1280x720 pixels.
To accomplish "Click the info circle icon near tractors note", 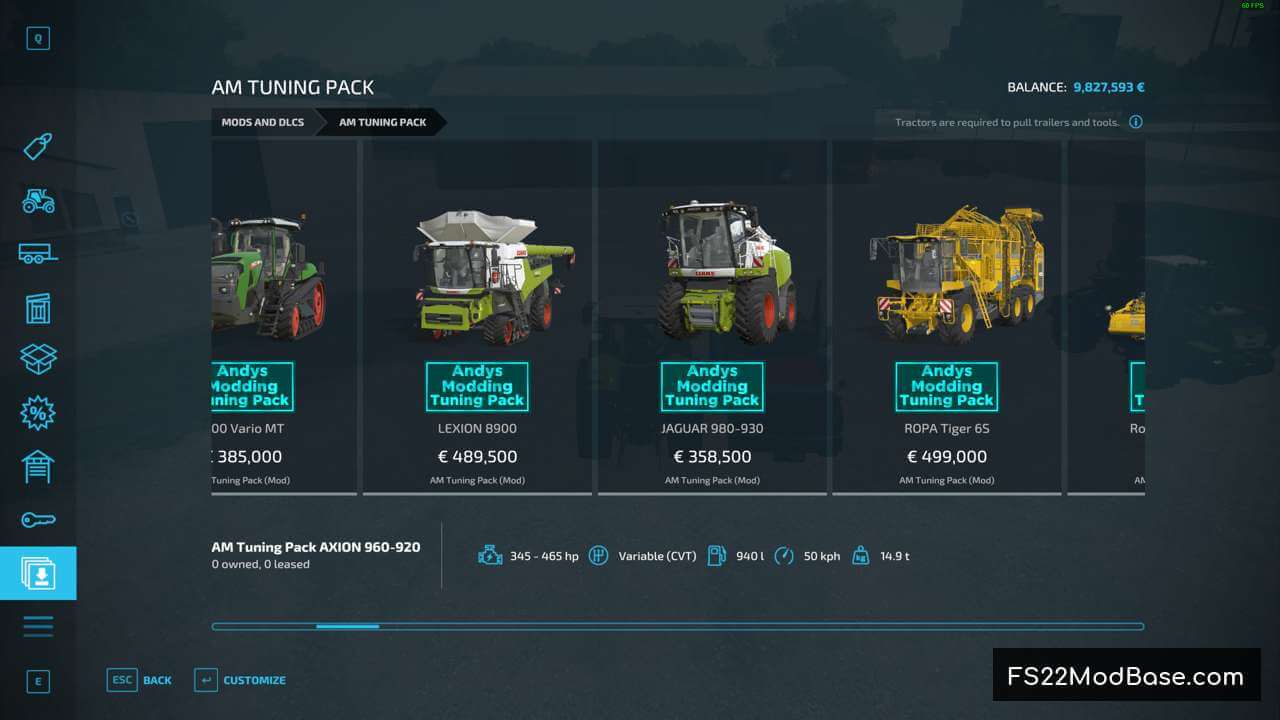I will [x=1136, y=121].
